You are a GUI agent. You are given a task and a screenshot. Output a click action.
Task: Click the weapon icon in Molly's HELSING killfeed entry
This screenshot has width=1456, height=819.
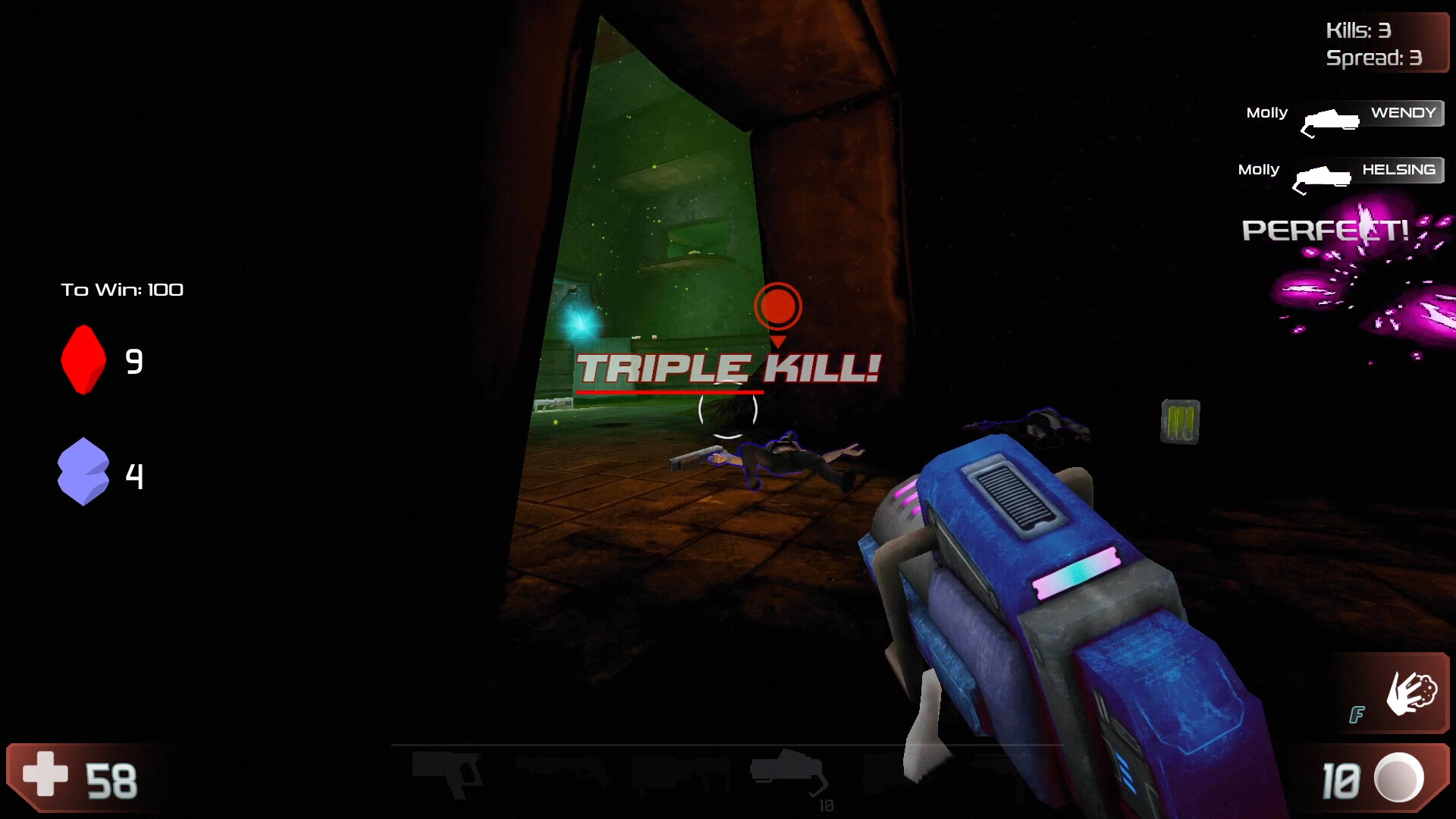click(x=1323, y=177)
